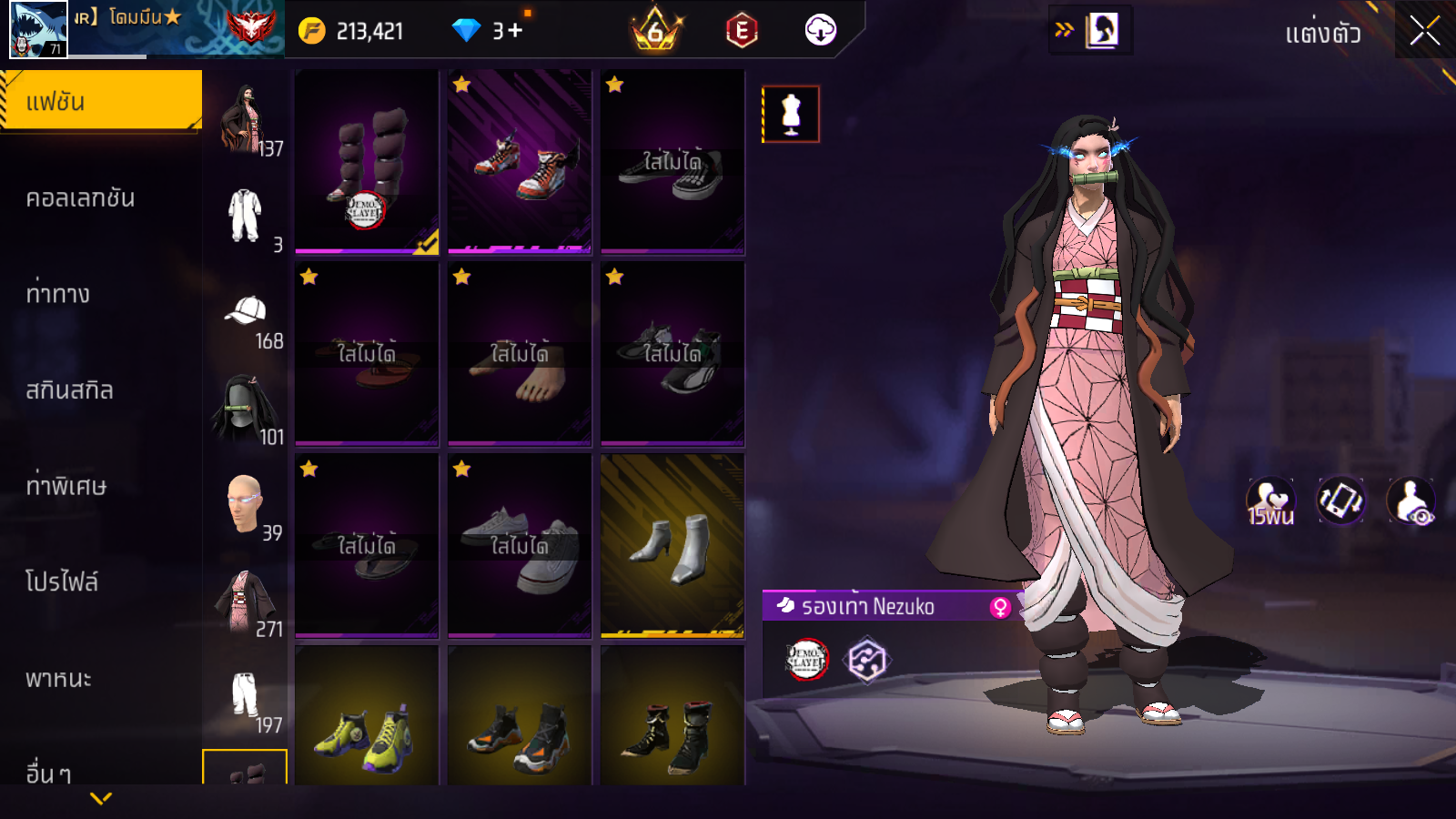The image size is (1456, 819).
Task: Switch to the พาหนะ vehicles tab
Action: pyautogui.click(x=59, y=679)
